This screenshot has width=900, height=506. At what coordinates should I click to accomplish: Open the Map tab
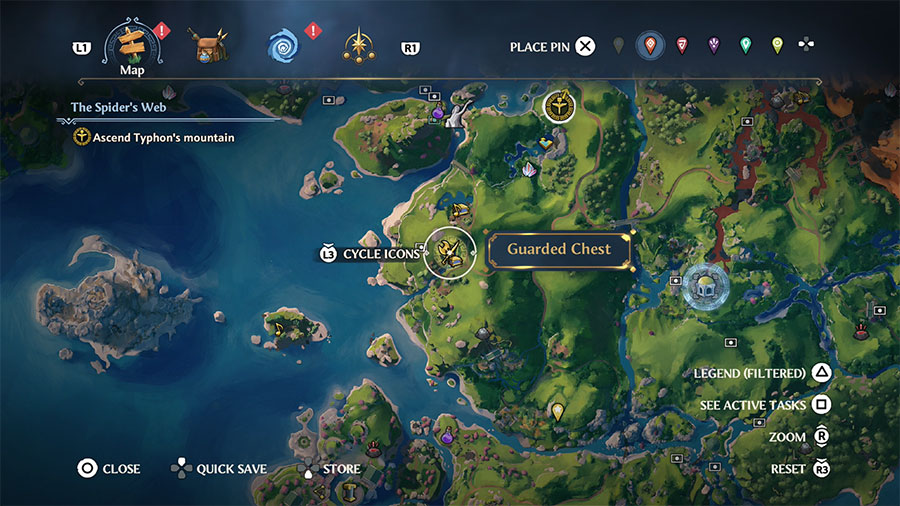(132, 46)
